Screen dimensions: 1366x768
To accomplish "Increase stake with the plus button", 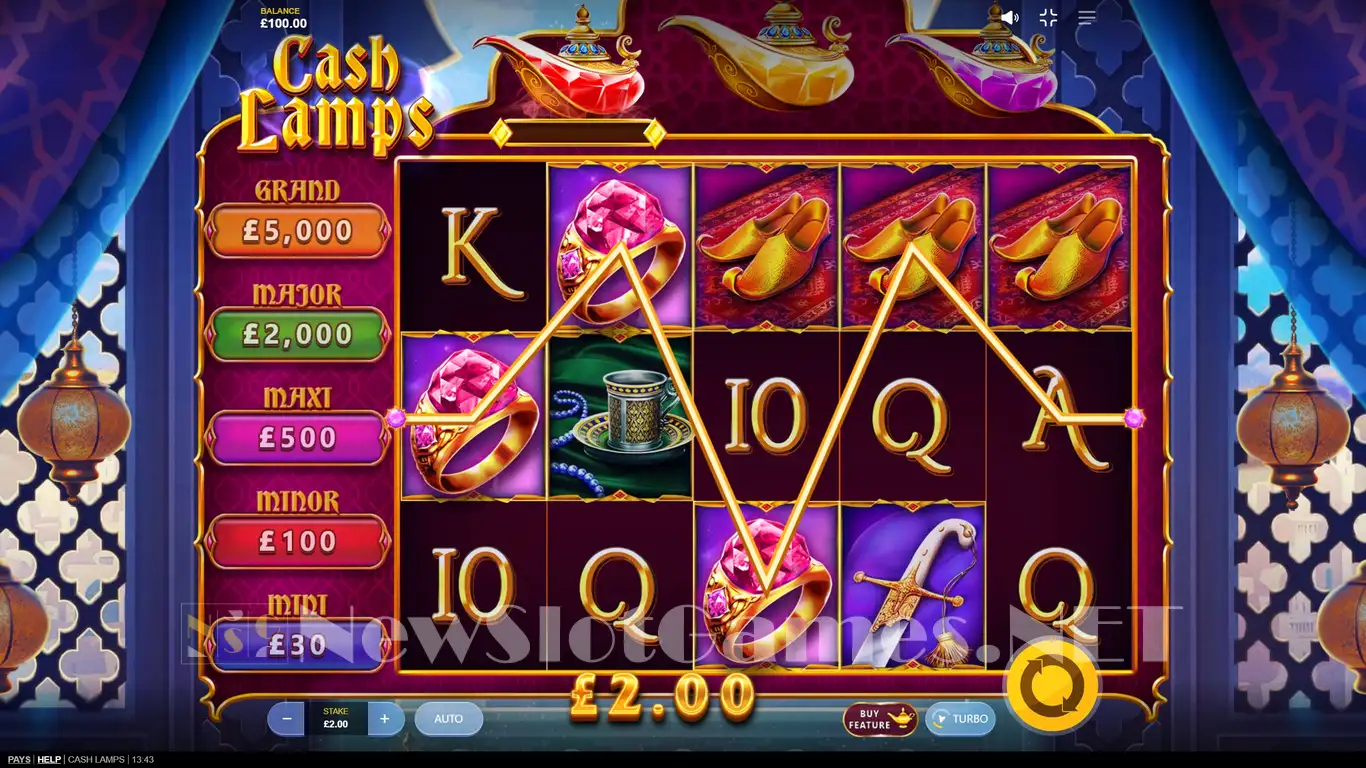I will tap(385, 718).
